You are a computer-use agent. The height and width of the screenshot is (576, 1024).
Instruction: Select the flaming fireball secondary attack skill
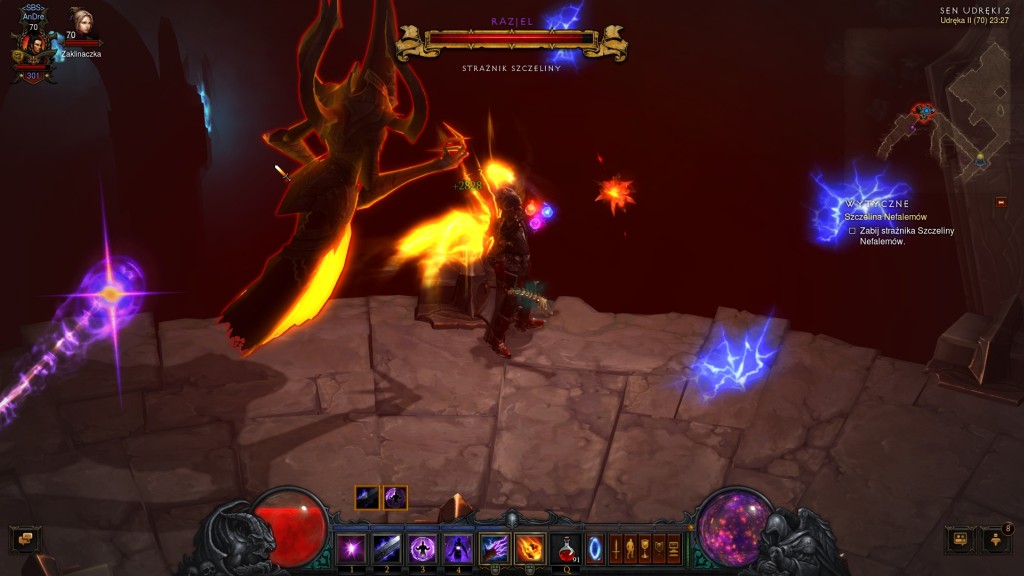[x=530, y=548]
